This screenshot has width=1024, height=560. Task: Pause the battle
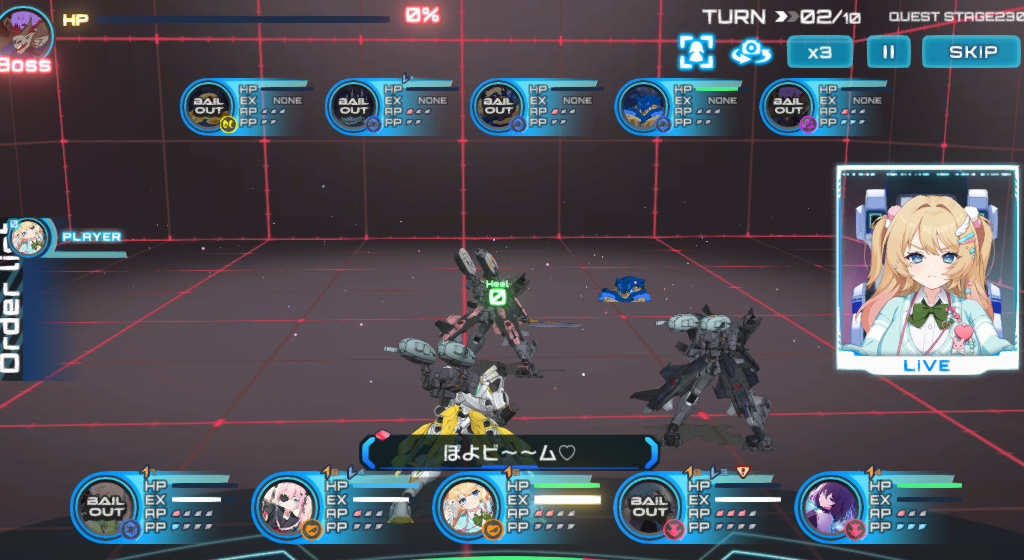tap(888, 52)
